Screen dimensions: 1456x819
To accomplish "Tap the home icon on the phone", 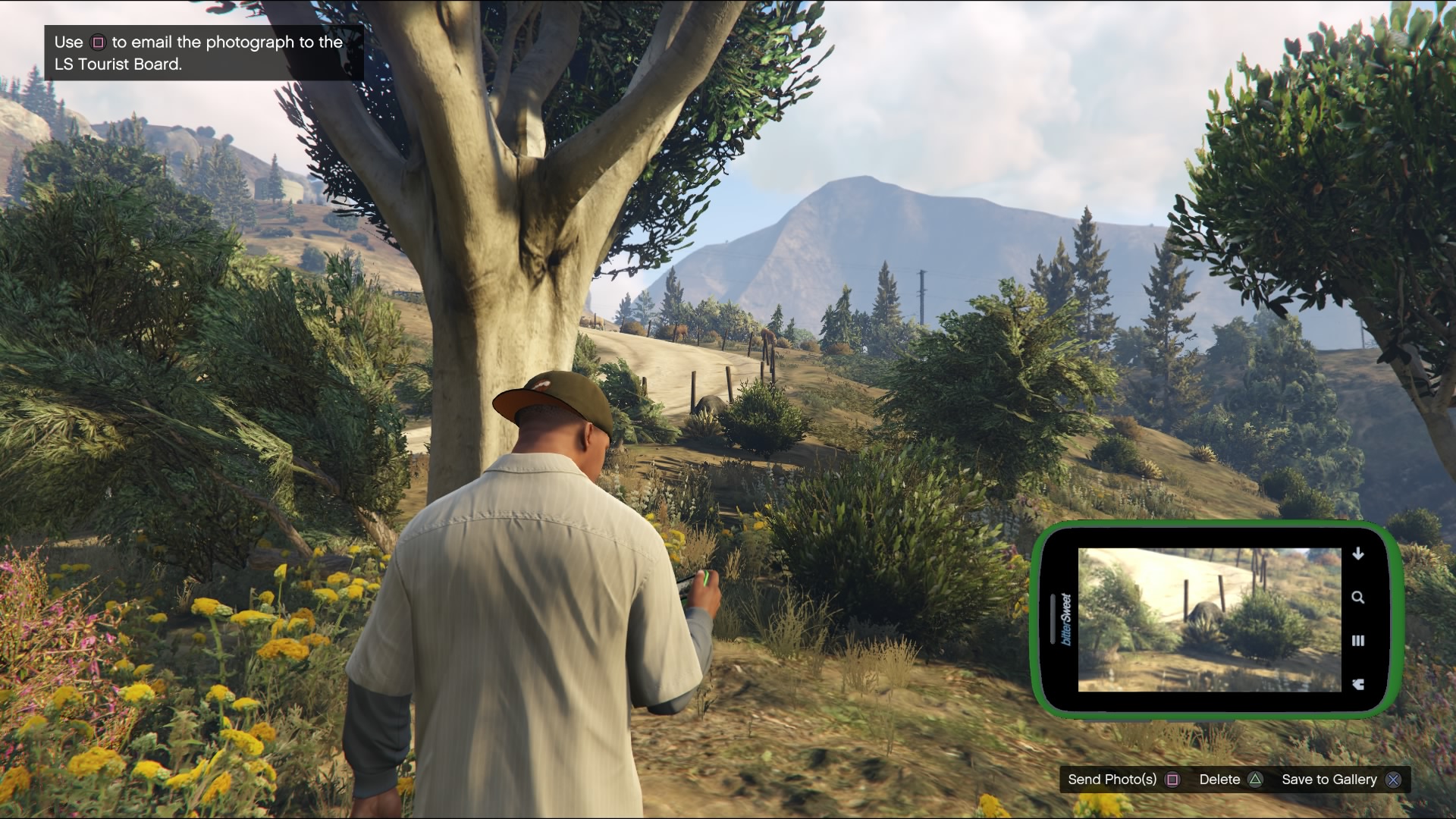I will pyautogui.click(x=1358, y=684).
